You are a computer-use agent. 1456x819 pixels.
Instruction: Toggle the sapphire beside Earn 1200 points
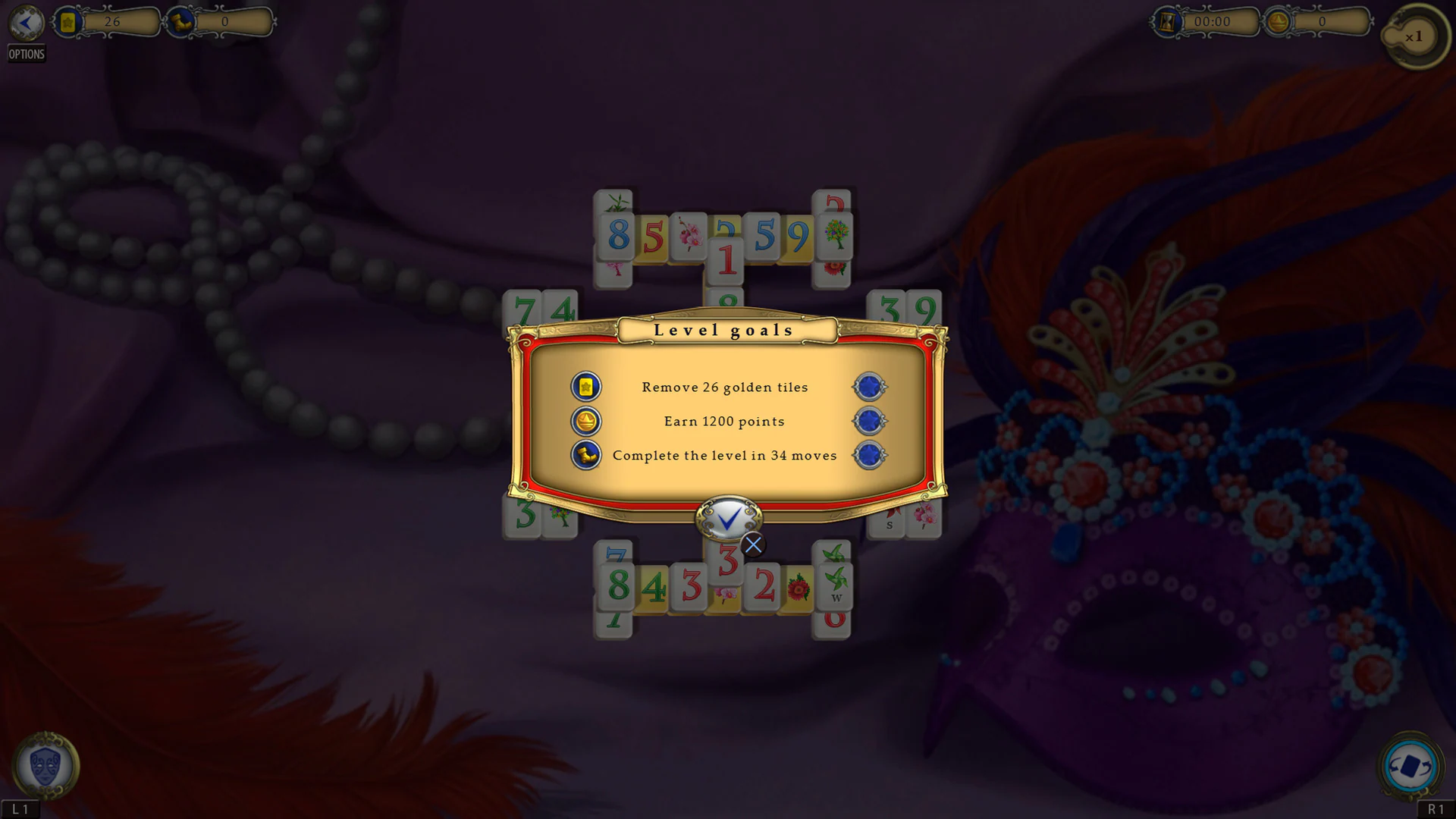tap(869, 422)
